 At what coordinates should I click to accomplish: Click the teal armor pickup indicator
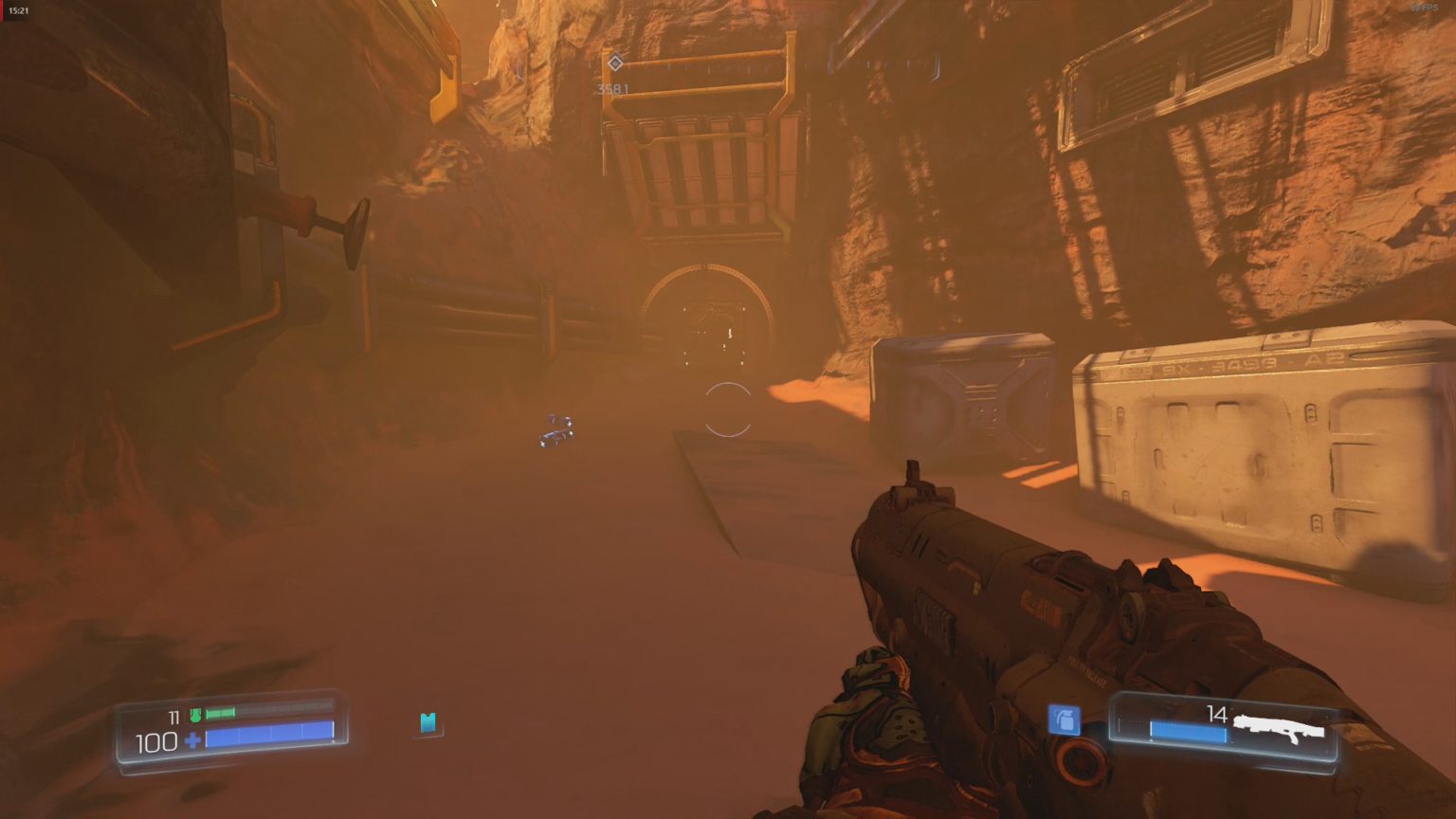[x=428, y=723]
